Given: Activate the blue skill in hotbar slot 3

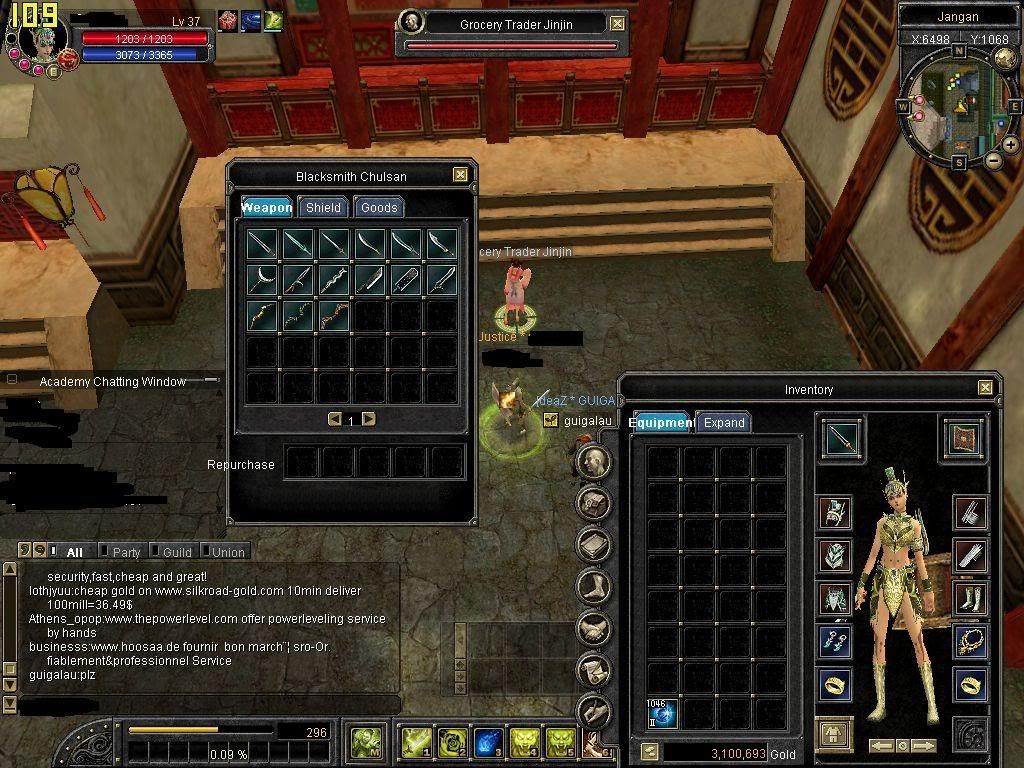Looking at the screenshot, I should pos(488,741).
